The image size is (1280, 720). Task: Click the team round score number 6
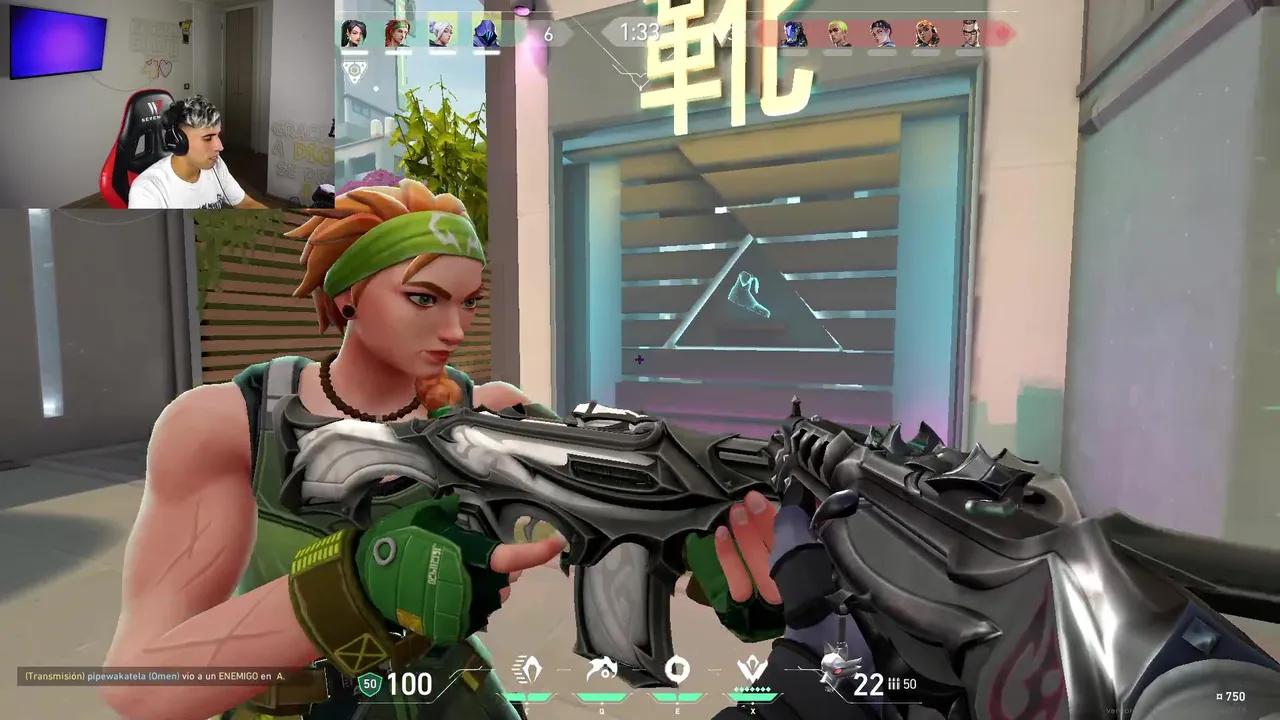click(x=546, y=33)
